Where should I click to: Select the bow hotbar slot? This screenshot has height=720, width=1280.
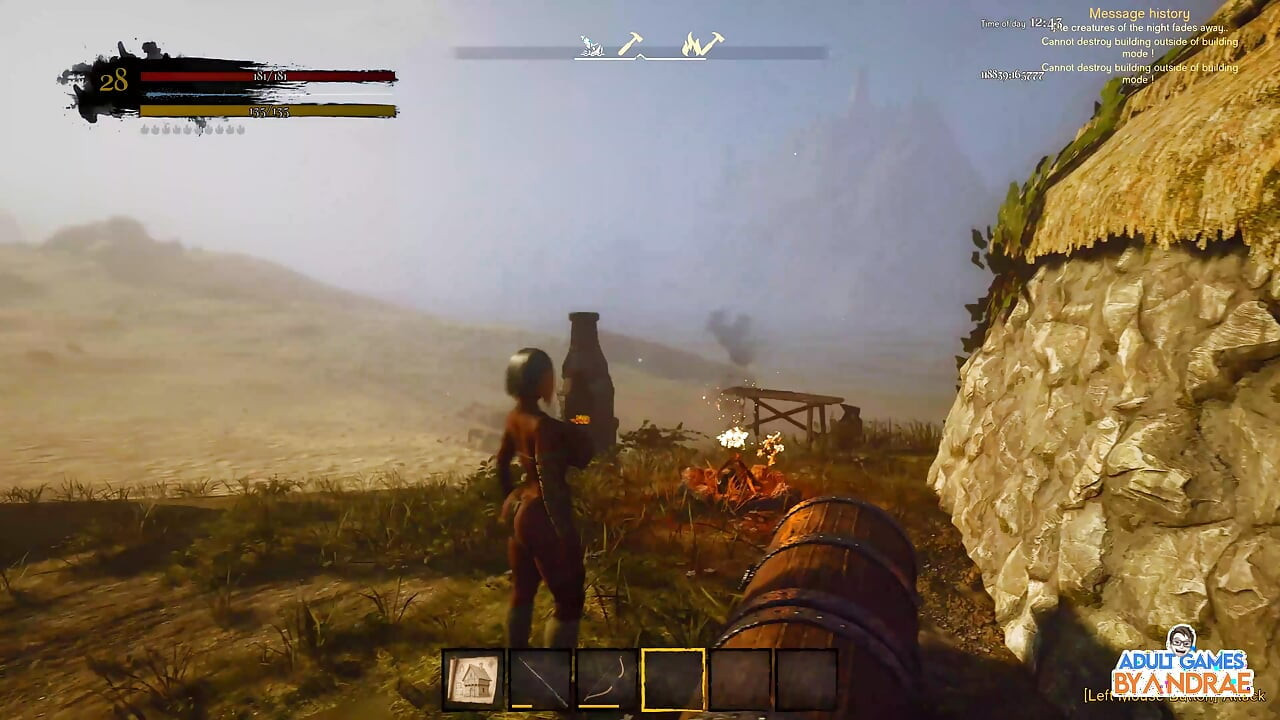[x=607, y=680]
